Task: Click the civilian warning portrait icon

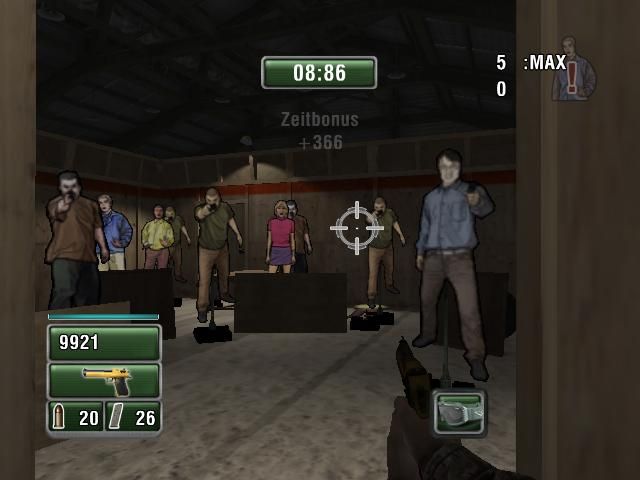Action: coord(573,70)
